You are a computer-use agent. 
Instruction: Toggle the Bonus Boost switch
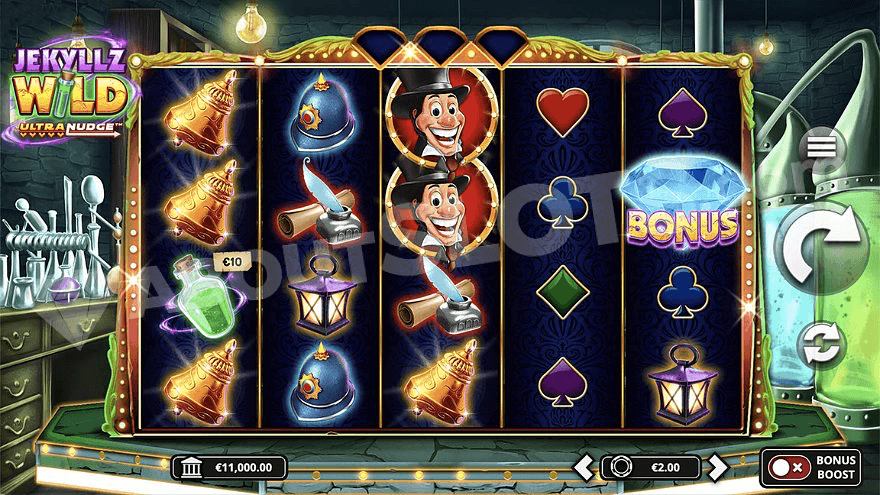coord(789,467)
